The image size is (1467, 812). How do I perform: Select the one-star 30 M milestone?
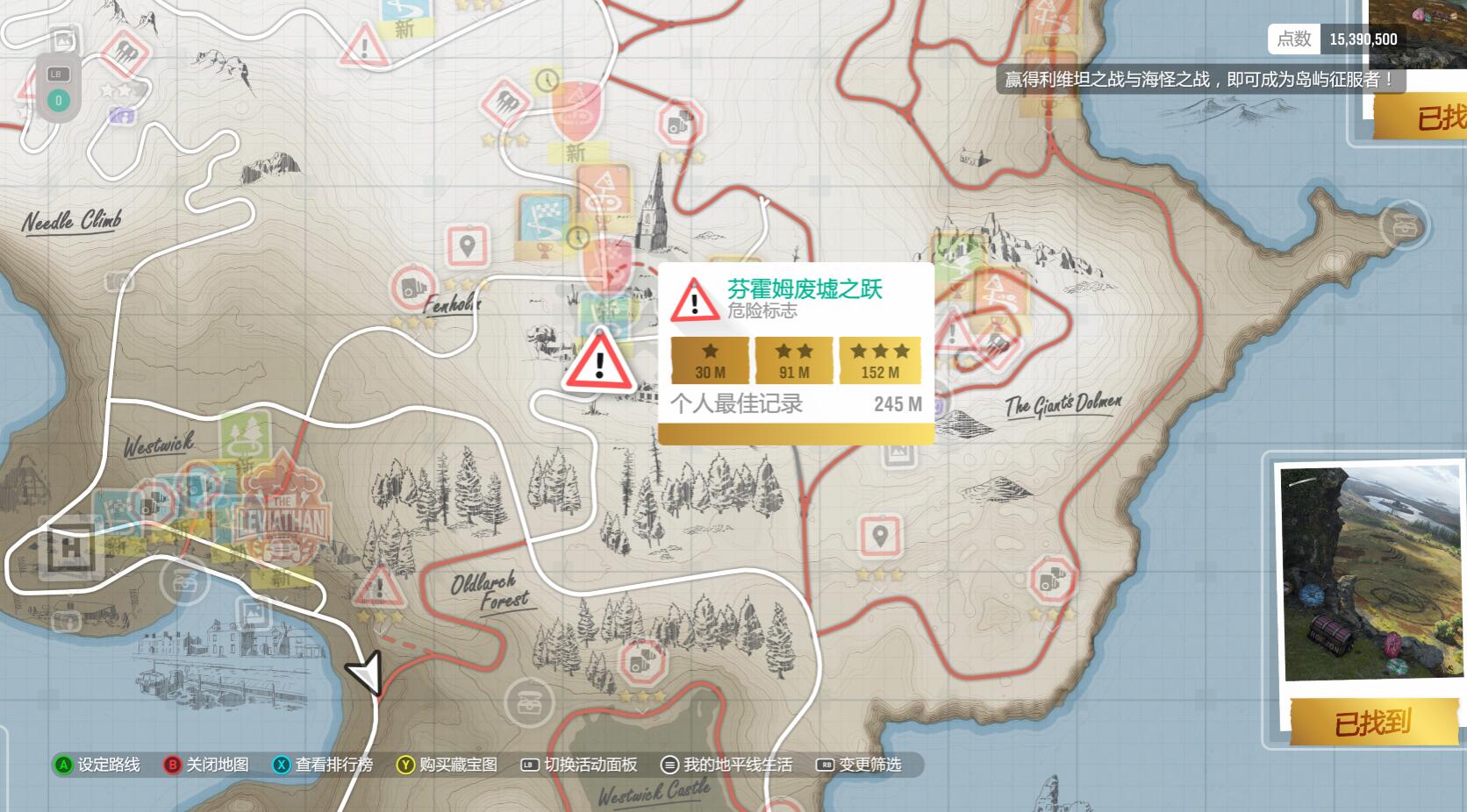click(x=709, y=351)
